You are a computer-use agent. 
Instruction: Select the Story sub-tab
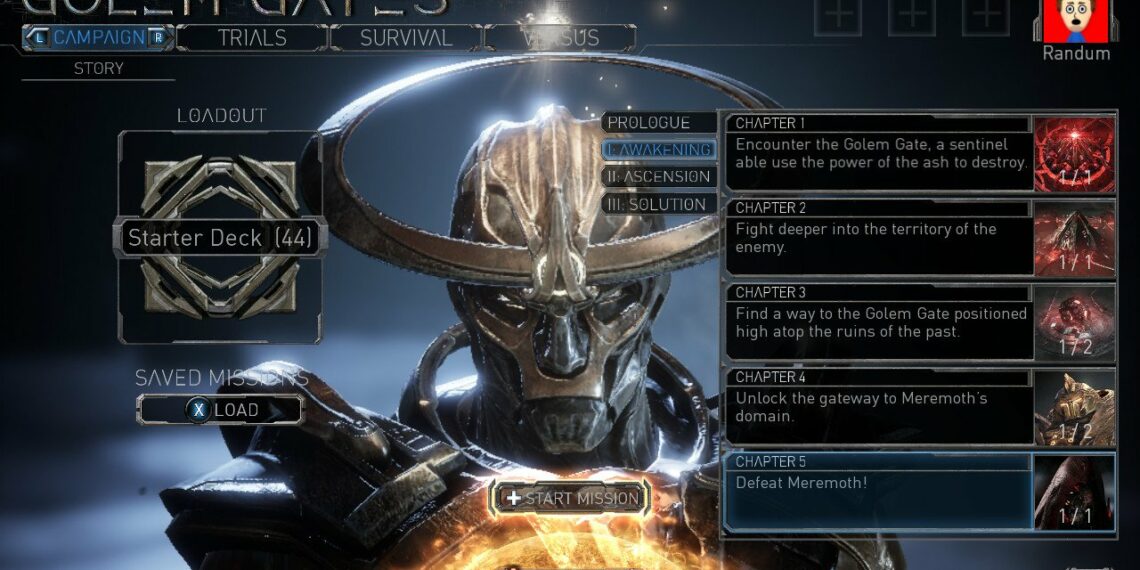pos(98,69)
